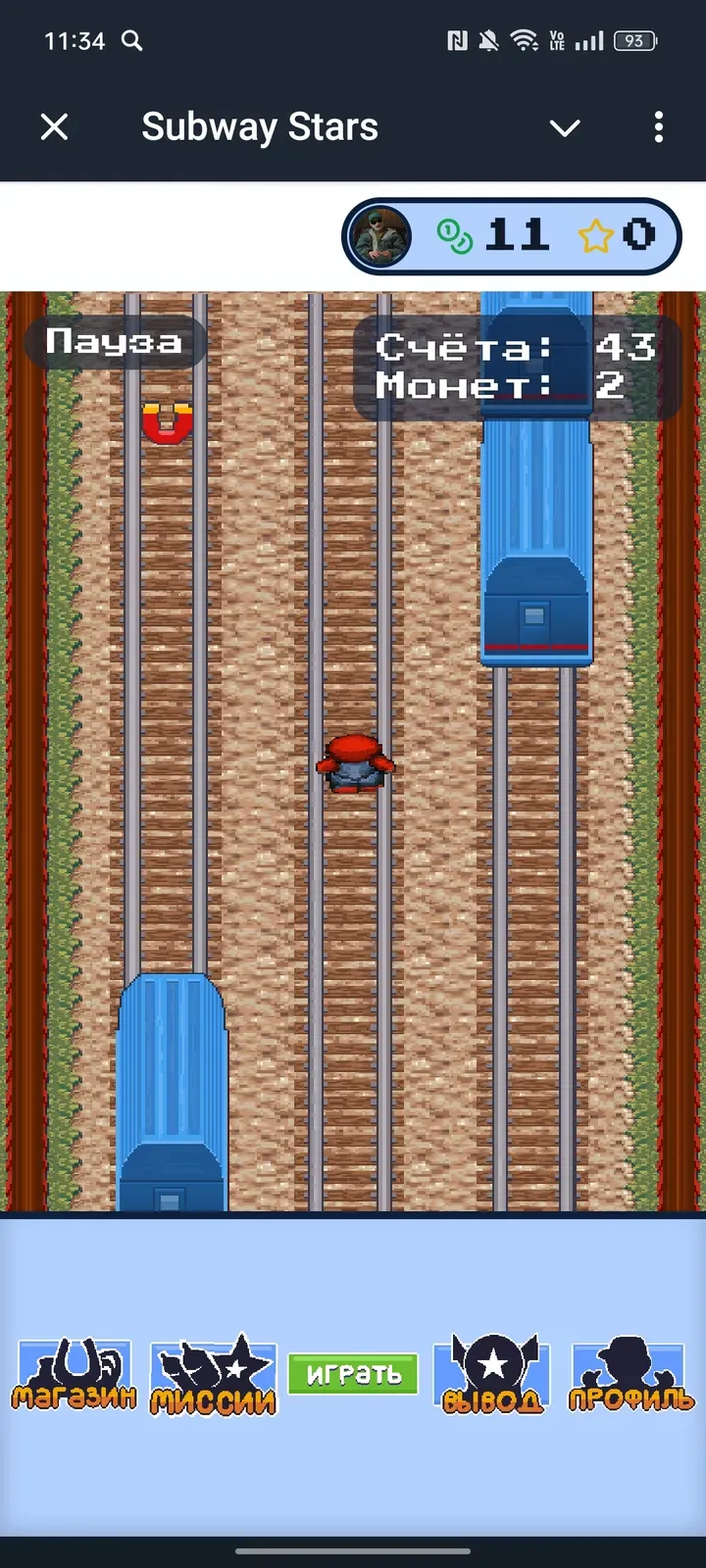The width and height of the screenshot is (706, 1568).
Task: Open the Миссии missions screen
Action: tap(214, 1375)
